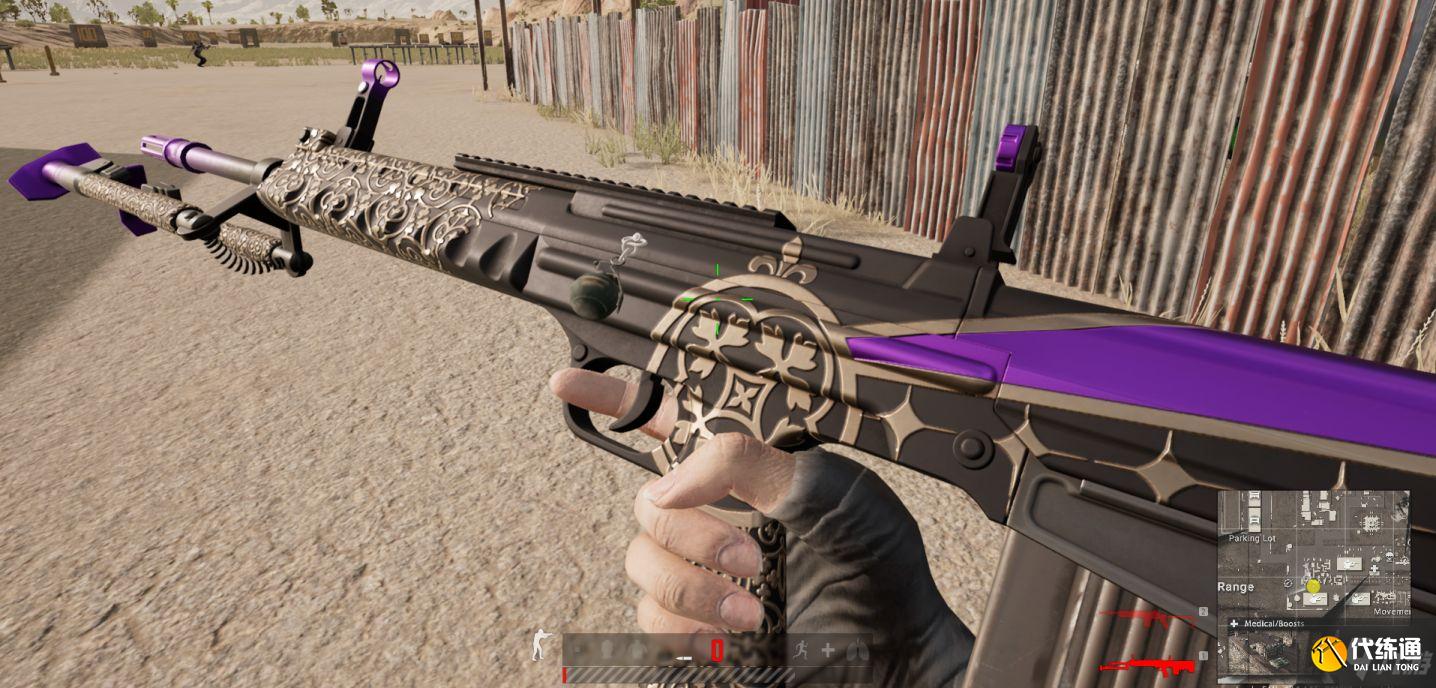Click the Dai Lian Tong watermark logo
1436x688 pixels.
pyautogui.click(x=1370, y=655)
